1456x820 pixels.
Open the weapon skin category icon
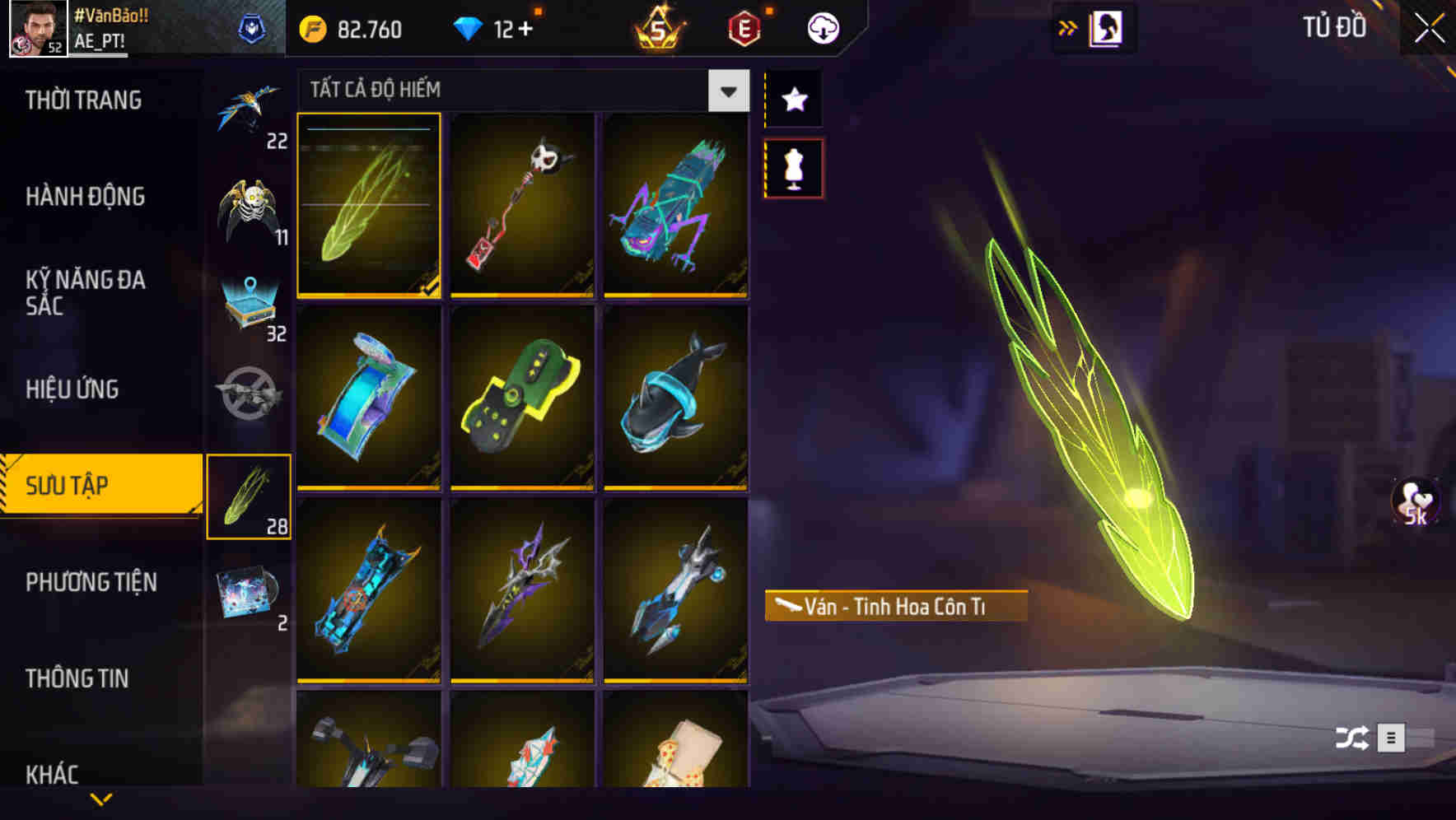tap(250, 395)
